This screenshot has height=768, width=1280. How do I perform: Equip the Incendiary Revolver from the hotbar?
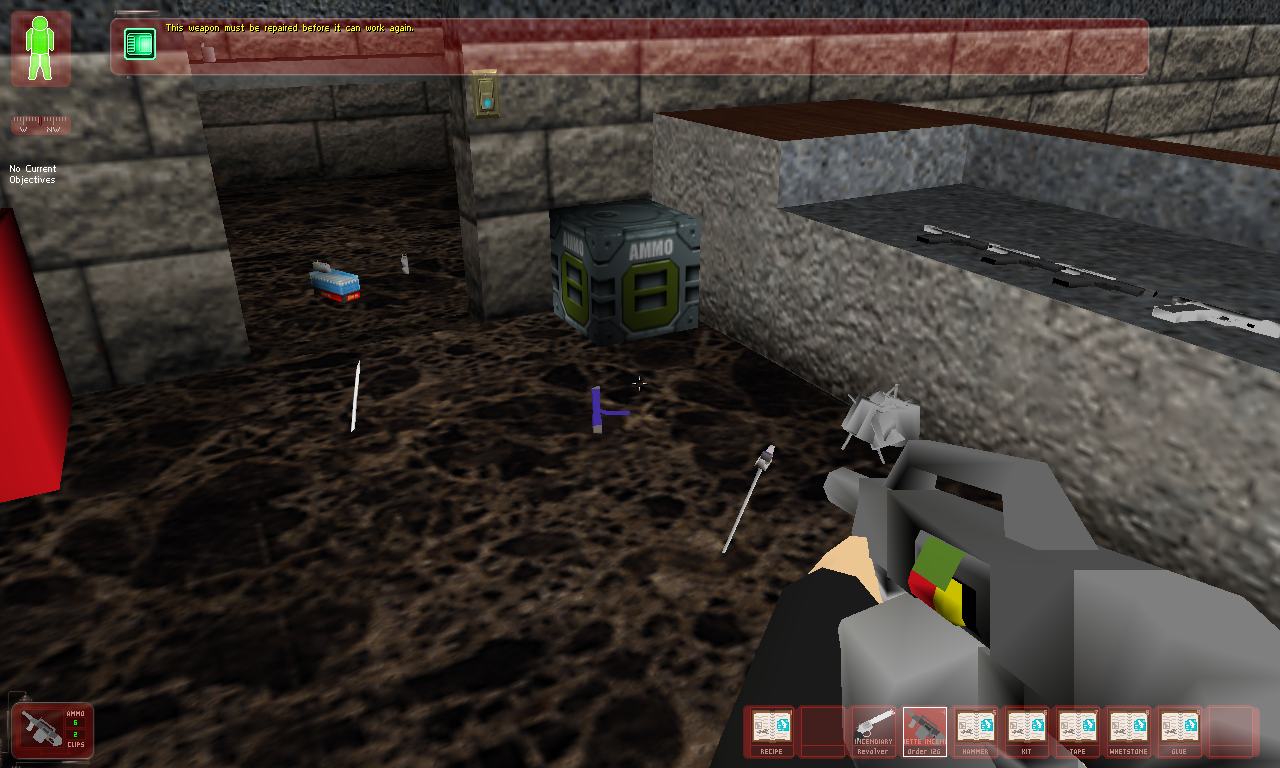click(874, 731)
